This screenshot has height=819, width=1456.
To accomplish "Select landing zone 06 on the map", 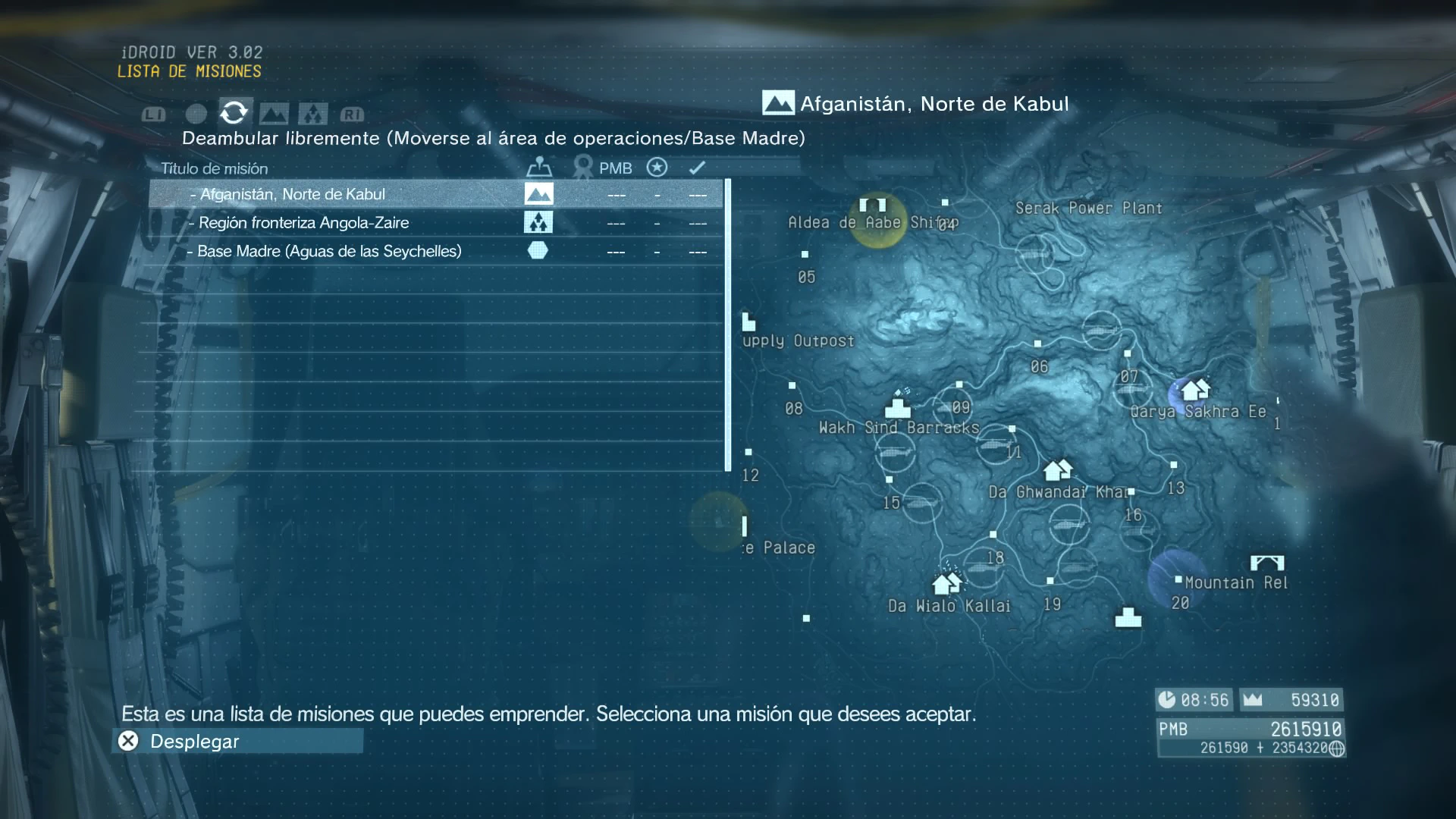I will tap(1037, 344).
